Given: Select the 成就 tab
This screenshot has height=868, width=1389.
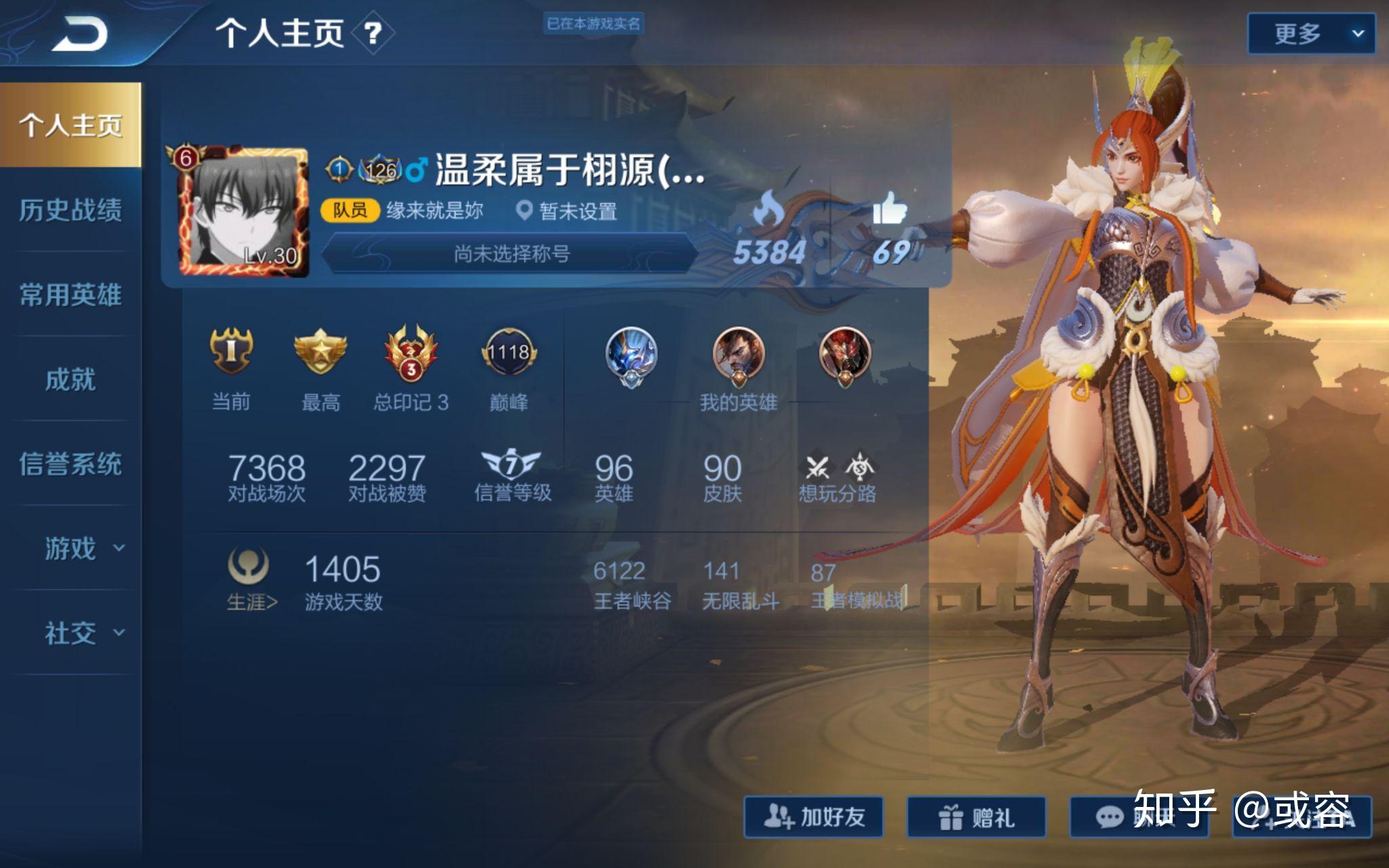Looking at the screenshot, I should point(71,380).
